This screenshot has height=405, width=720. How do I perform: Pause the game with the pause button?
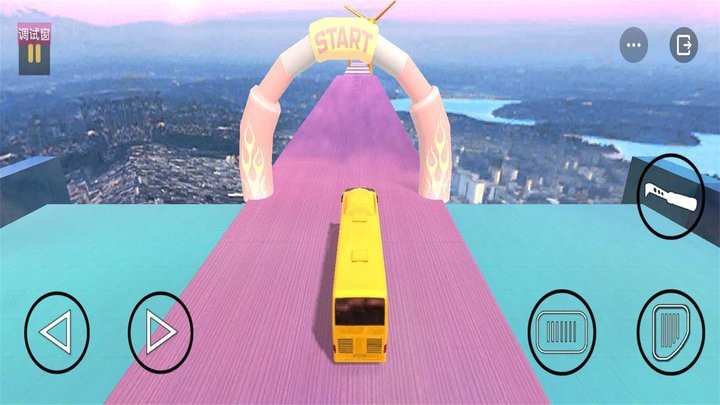point(33,54)
